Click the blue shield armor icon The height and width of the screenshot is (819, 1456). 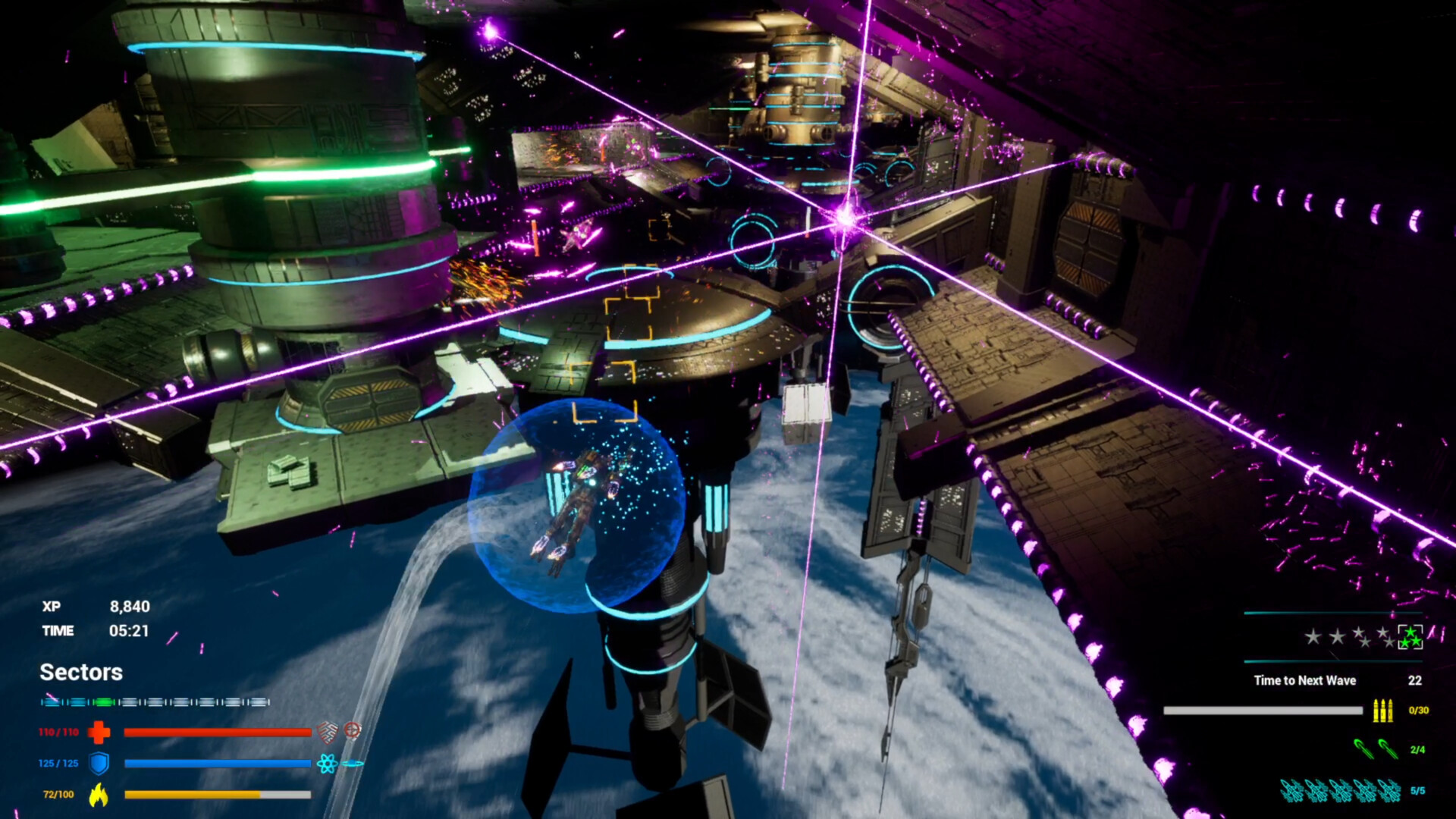pyautogui.click(x=99, y=764)
